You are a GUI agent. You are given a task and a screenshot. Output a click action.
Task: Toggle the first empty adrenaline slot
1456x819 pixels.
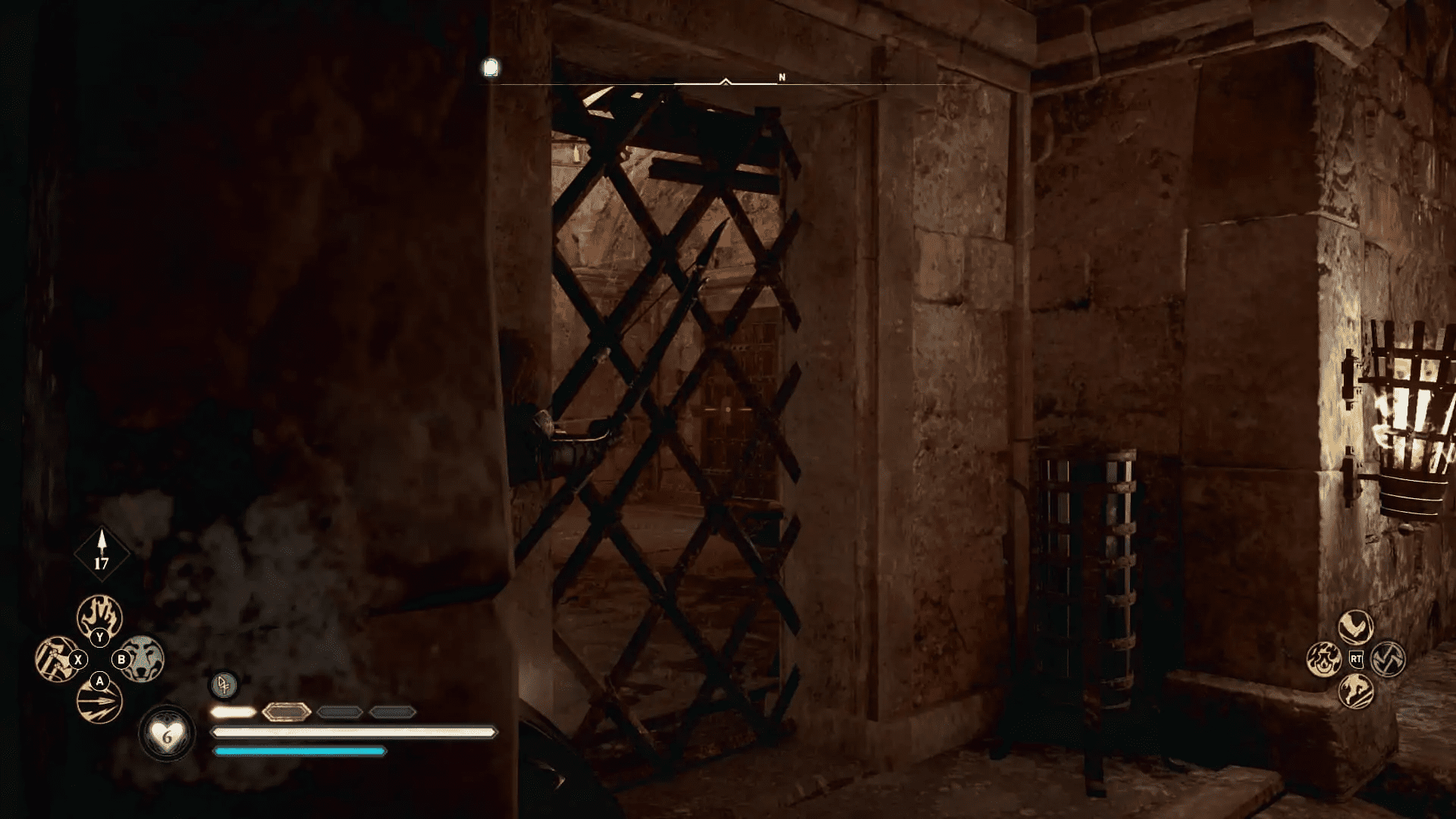pyautogui.click(x=339, y=711)
